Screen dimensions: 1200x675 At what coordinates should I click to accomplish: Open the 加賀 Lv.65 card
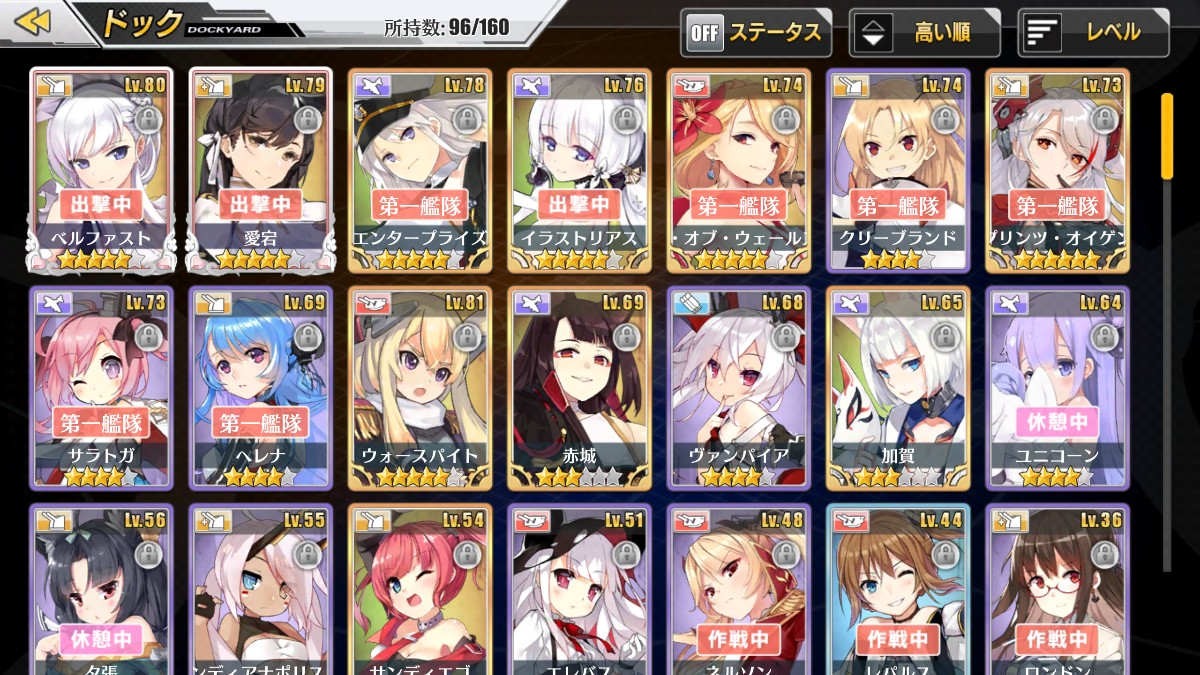tap(898, 388)
